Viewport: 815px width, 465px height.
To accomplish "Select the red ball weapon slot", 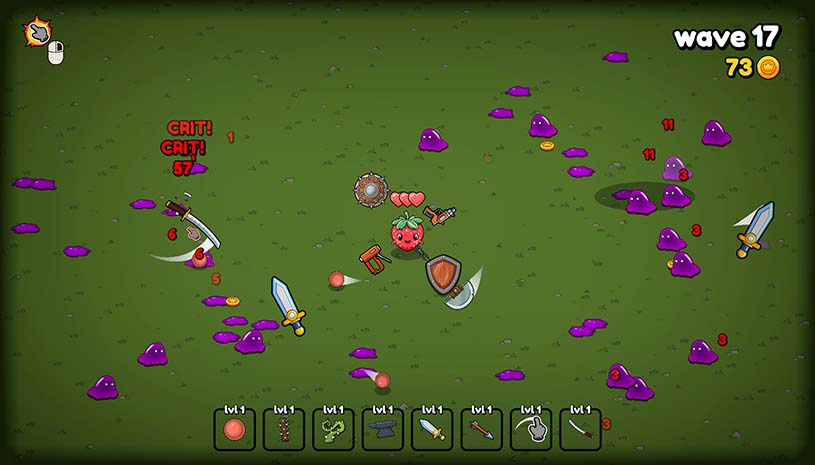I will pyautogui.click(x=234, y=429).
